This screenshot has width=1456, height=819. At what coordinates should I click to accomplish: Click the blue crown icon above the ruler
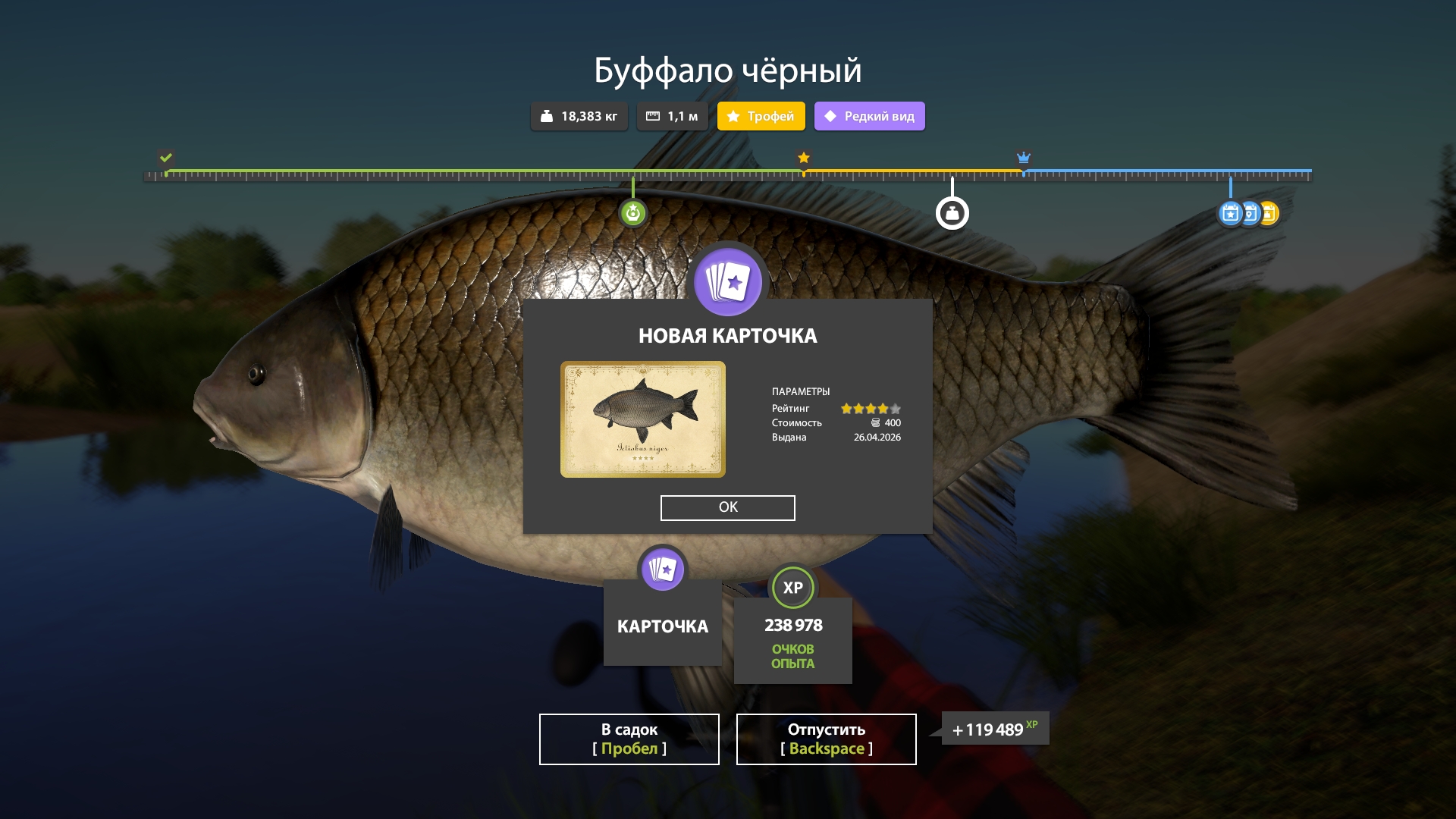coord(1025,158)
